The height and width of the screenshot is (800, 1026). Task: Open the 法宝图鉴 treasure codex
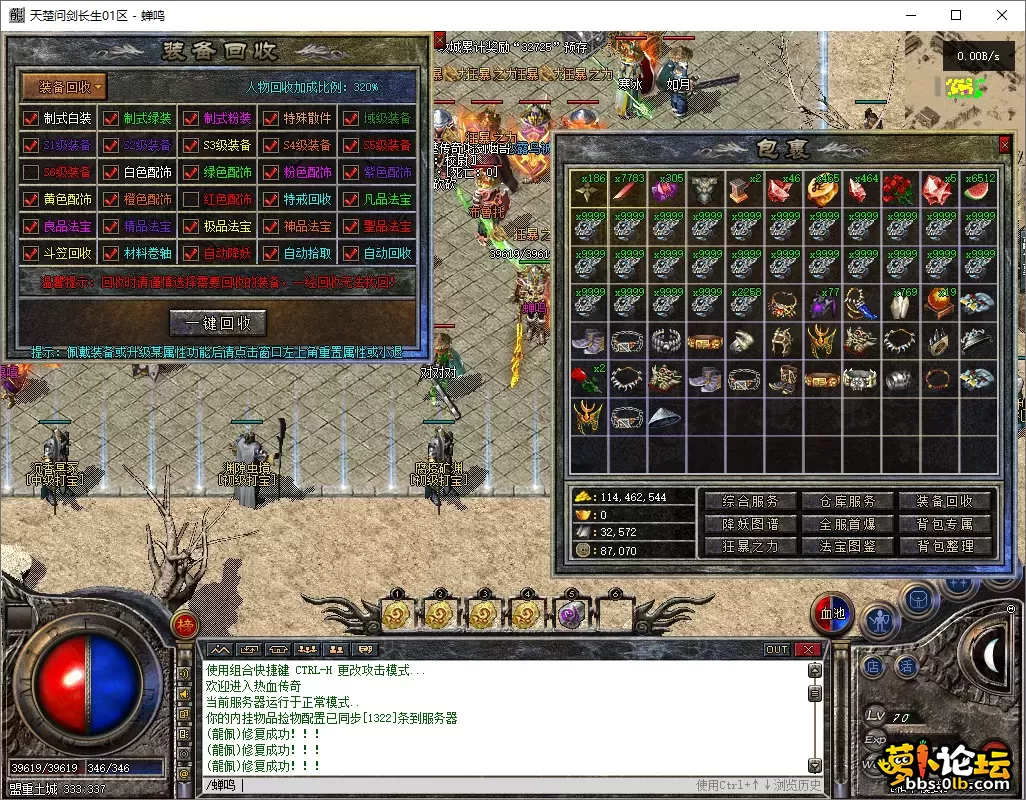[x=847, y=546]
